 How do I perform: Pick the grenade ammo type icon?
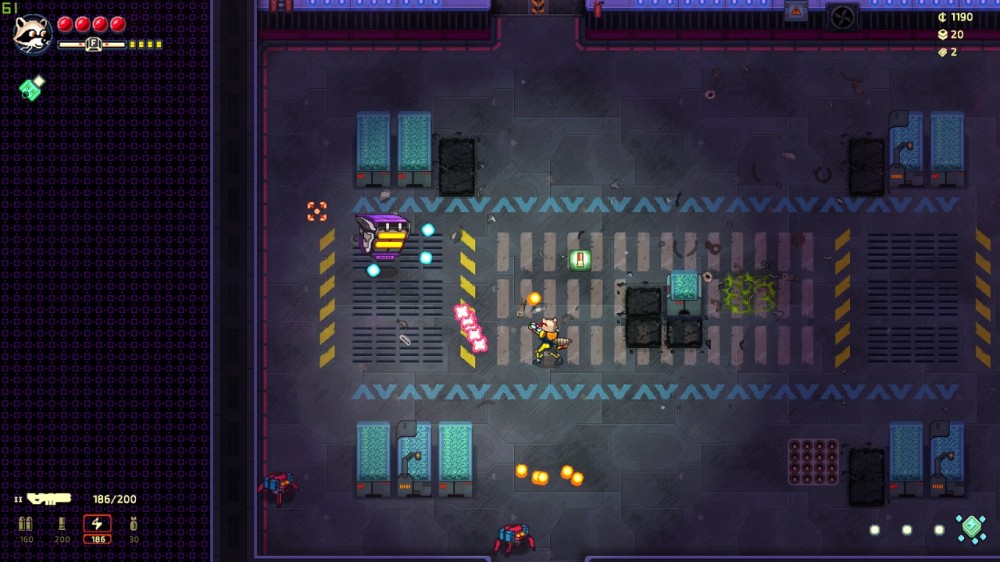(x=133, y=524)
